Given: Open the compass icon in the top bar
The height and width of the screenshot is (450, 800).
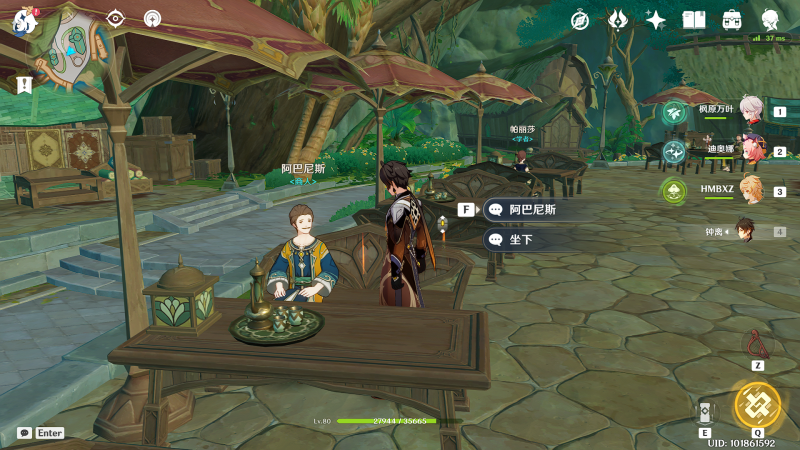Looking at the screenshot, I should (x=580, y=20).
